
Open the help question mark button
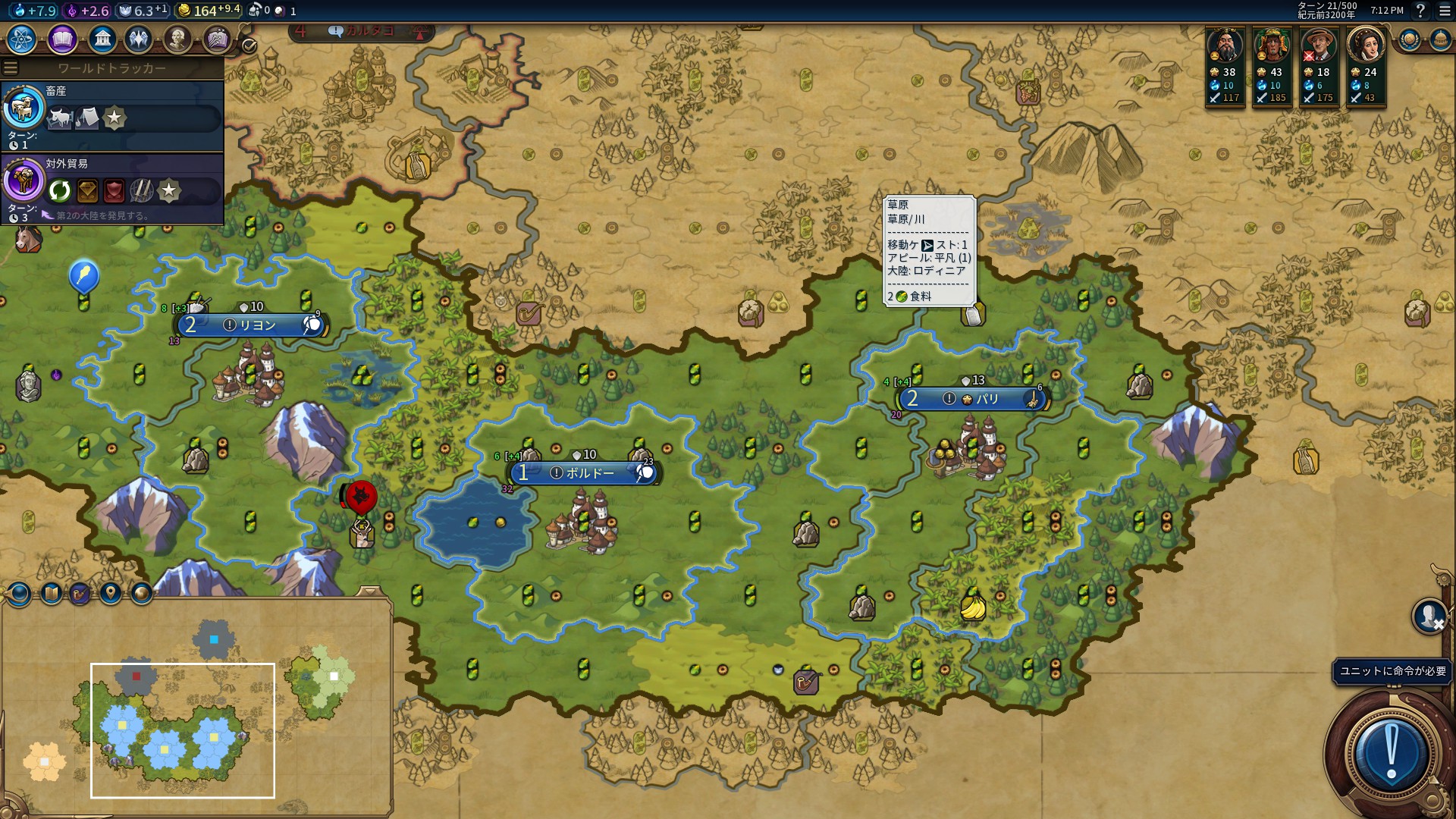pyautogui.click(x=1420, y=11)
